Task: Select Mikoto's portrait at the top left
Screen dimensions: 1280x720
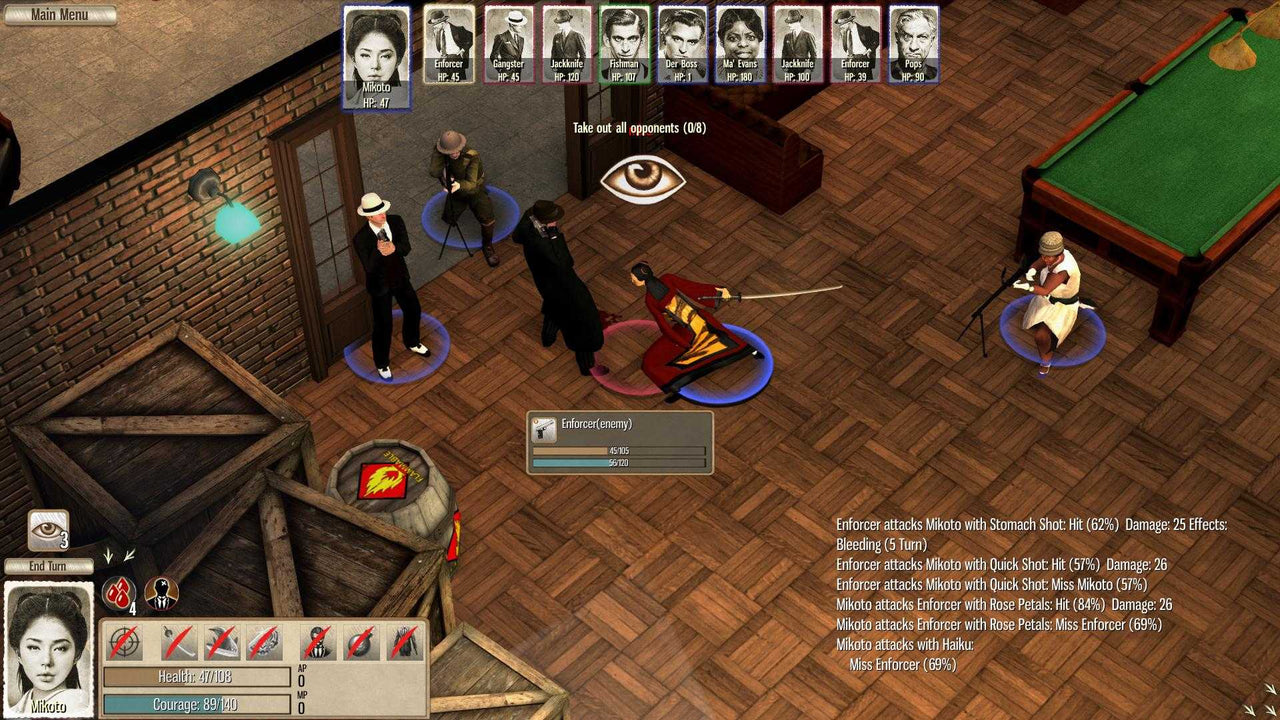Action: [377, 55]
